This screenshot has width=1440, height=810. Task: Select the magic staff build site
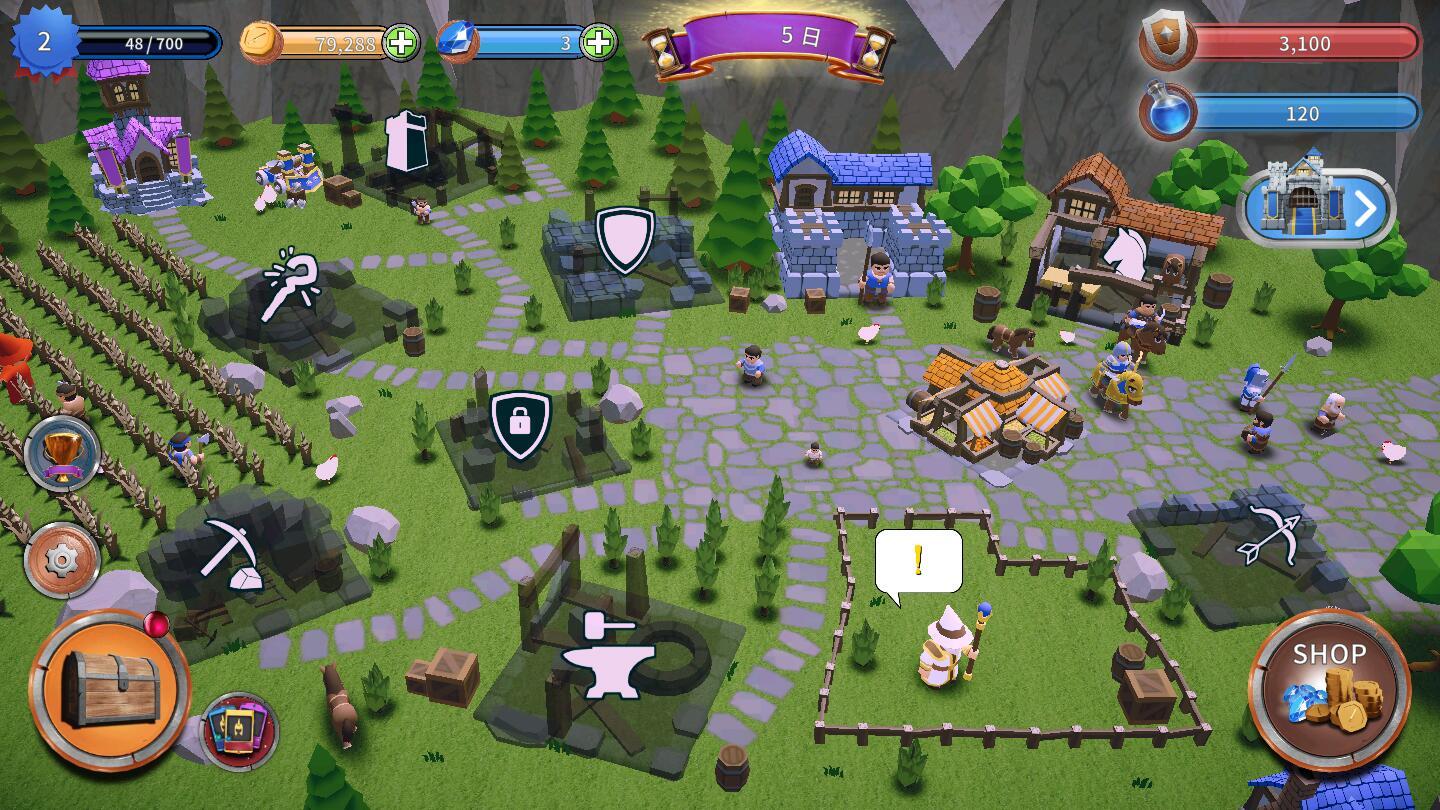[291, 286]
